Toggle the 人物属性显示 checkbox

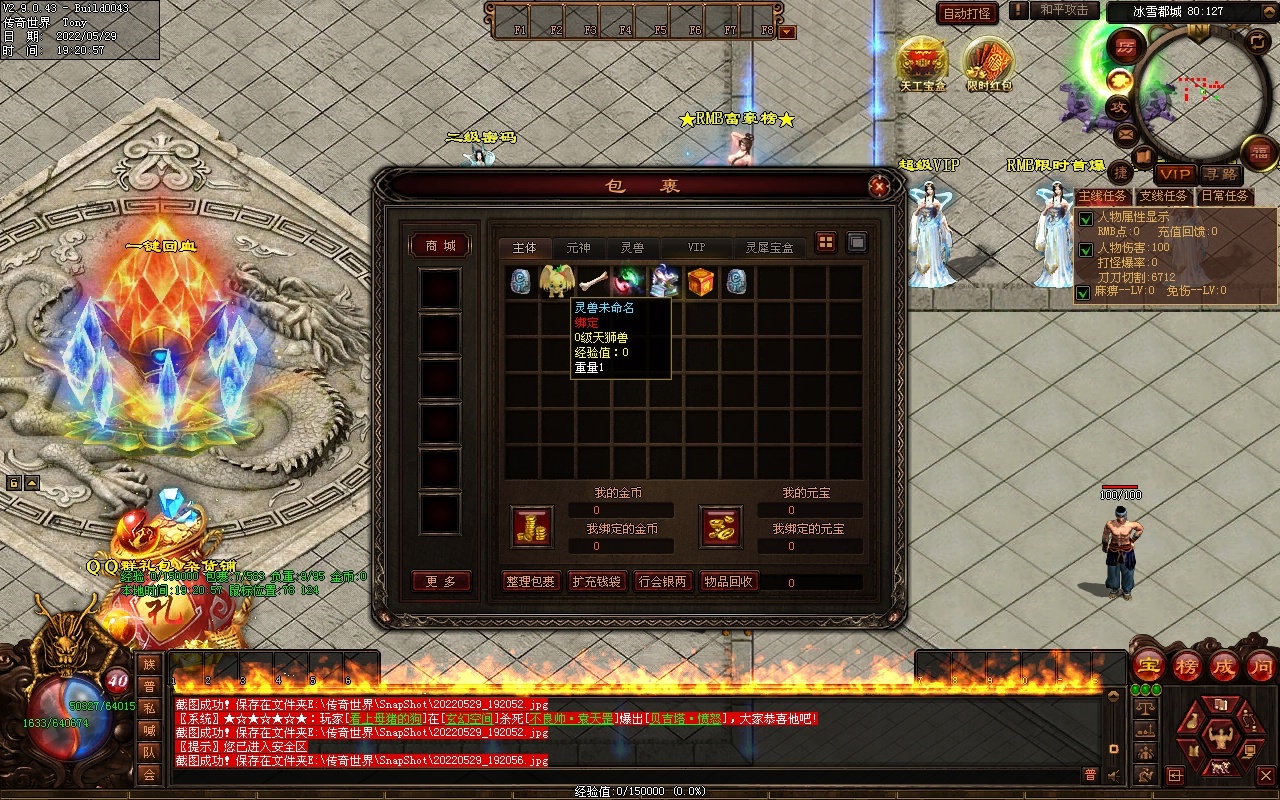click(1084, 219)
